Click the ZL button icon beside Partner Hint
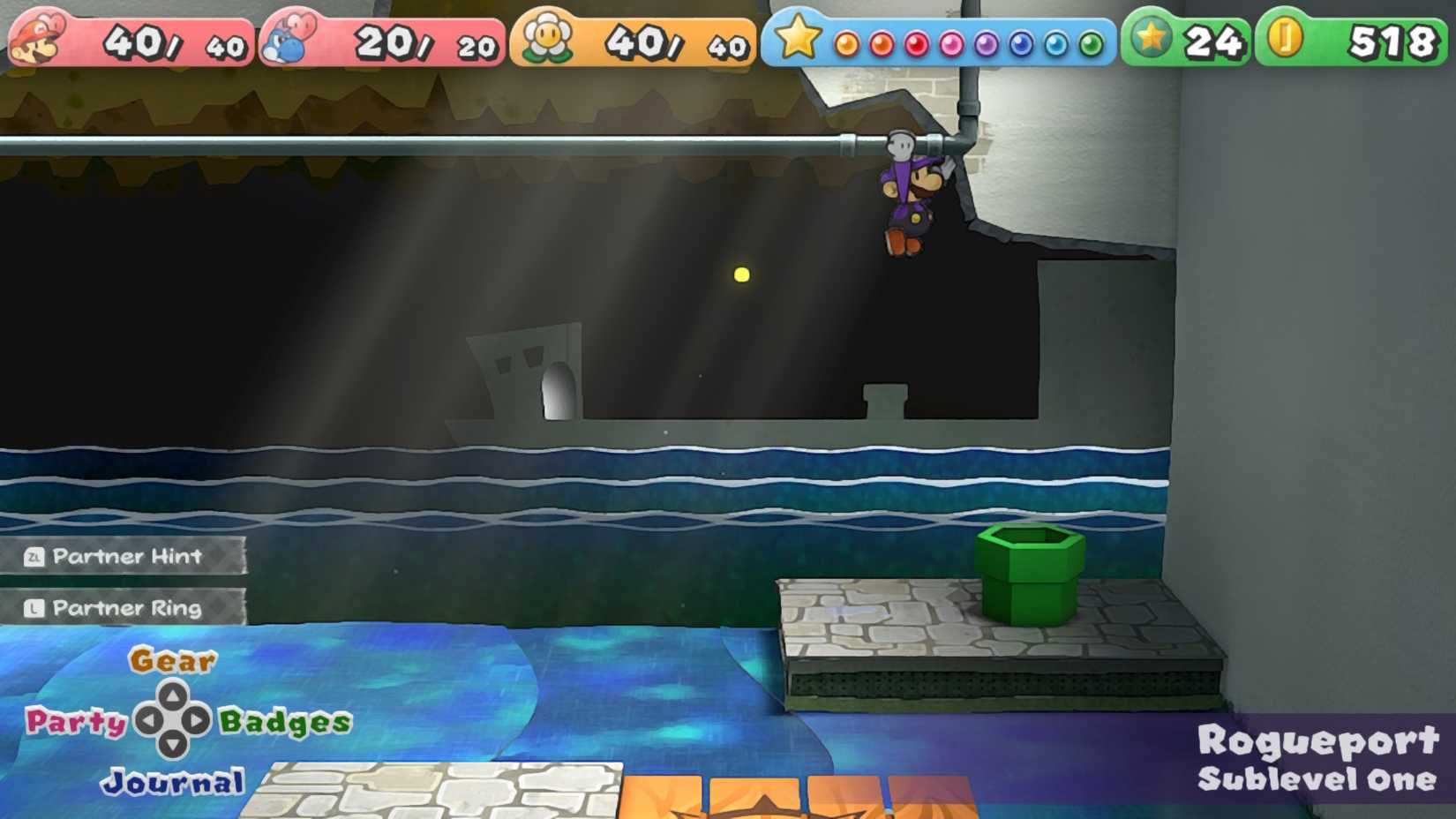Screen dimensions: 1456x819 pos(34,557)
